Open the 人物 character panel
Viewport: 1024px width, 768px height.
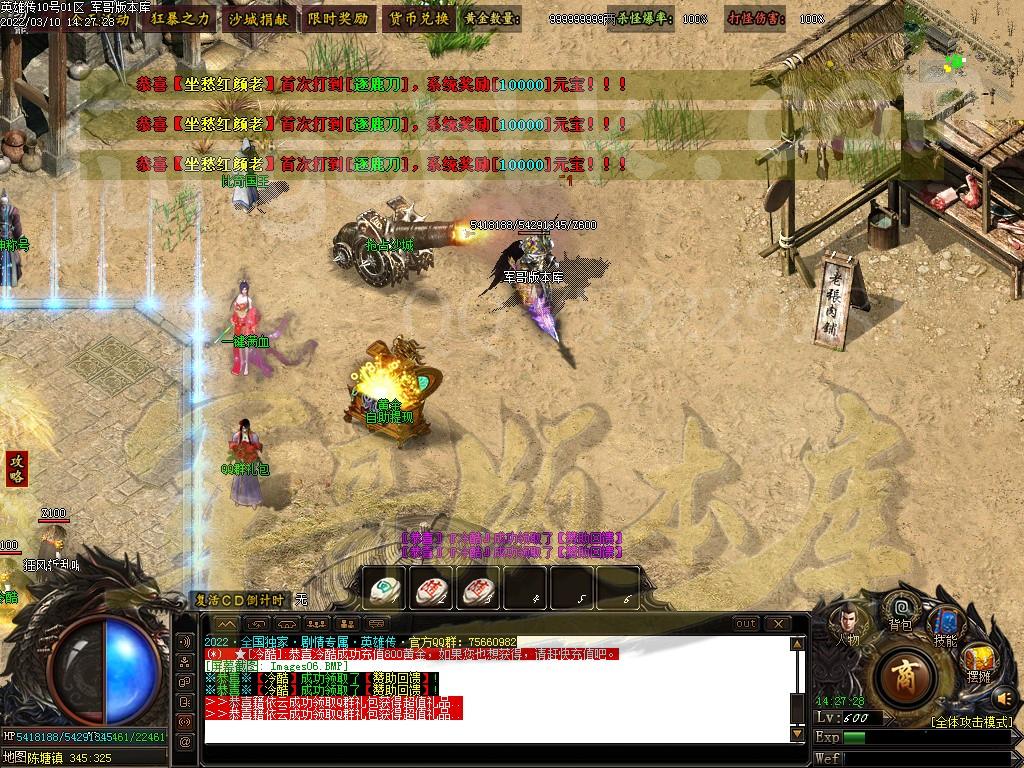click(847, 626)
